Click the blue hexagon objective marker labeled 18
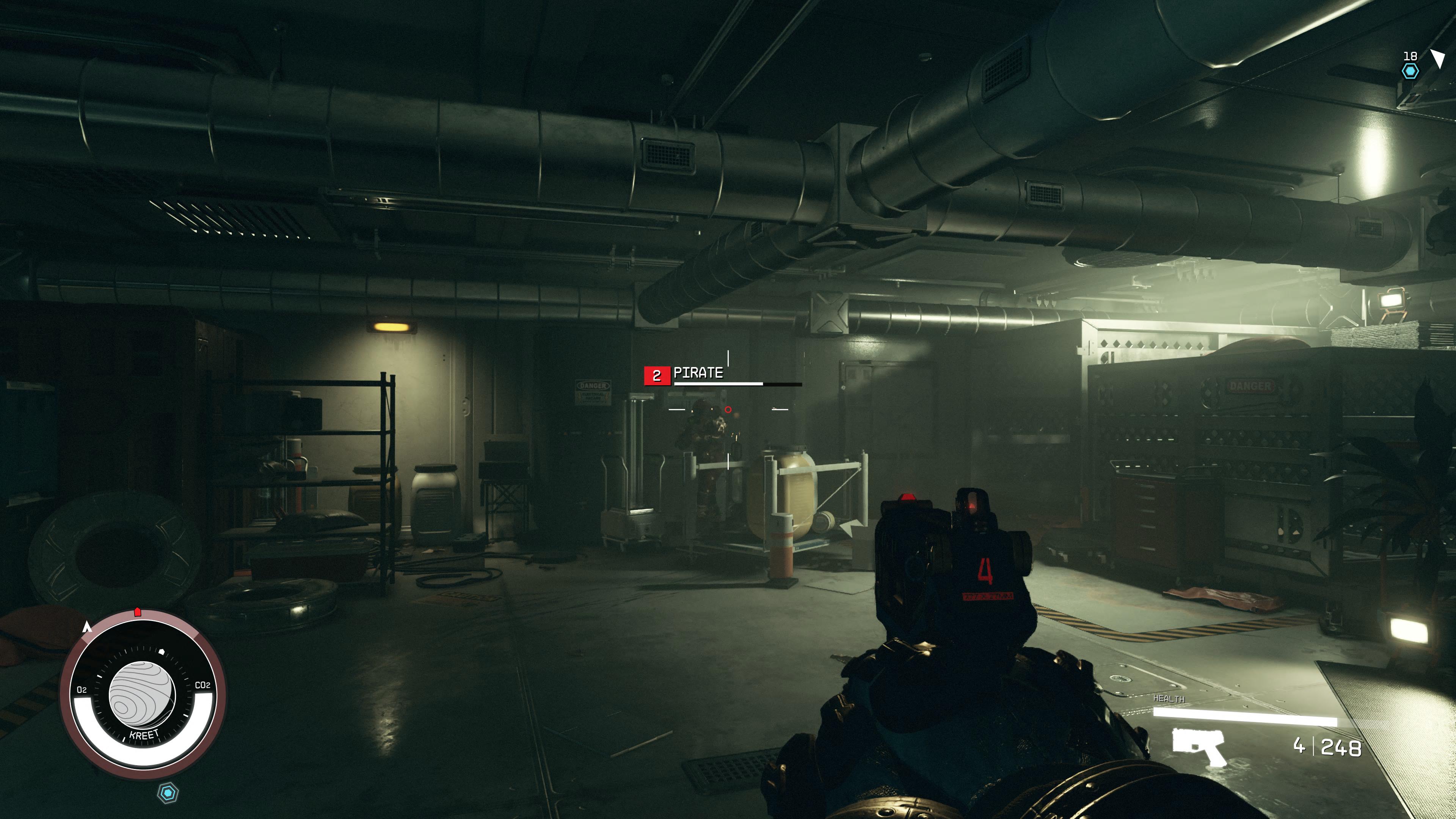Screen dimensions: 1456x819 pyautogui.click(x=1410, y=71)
